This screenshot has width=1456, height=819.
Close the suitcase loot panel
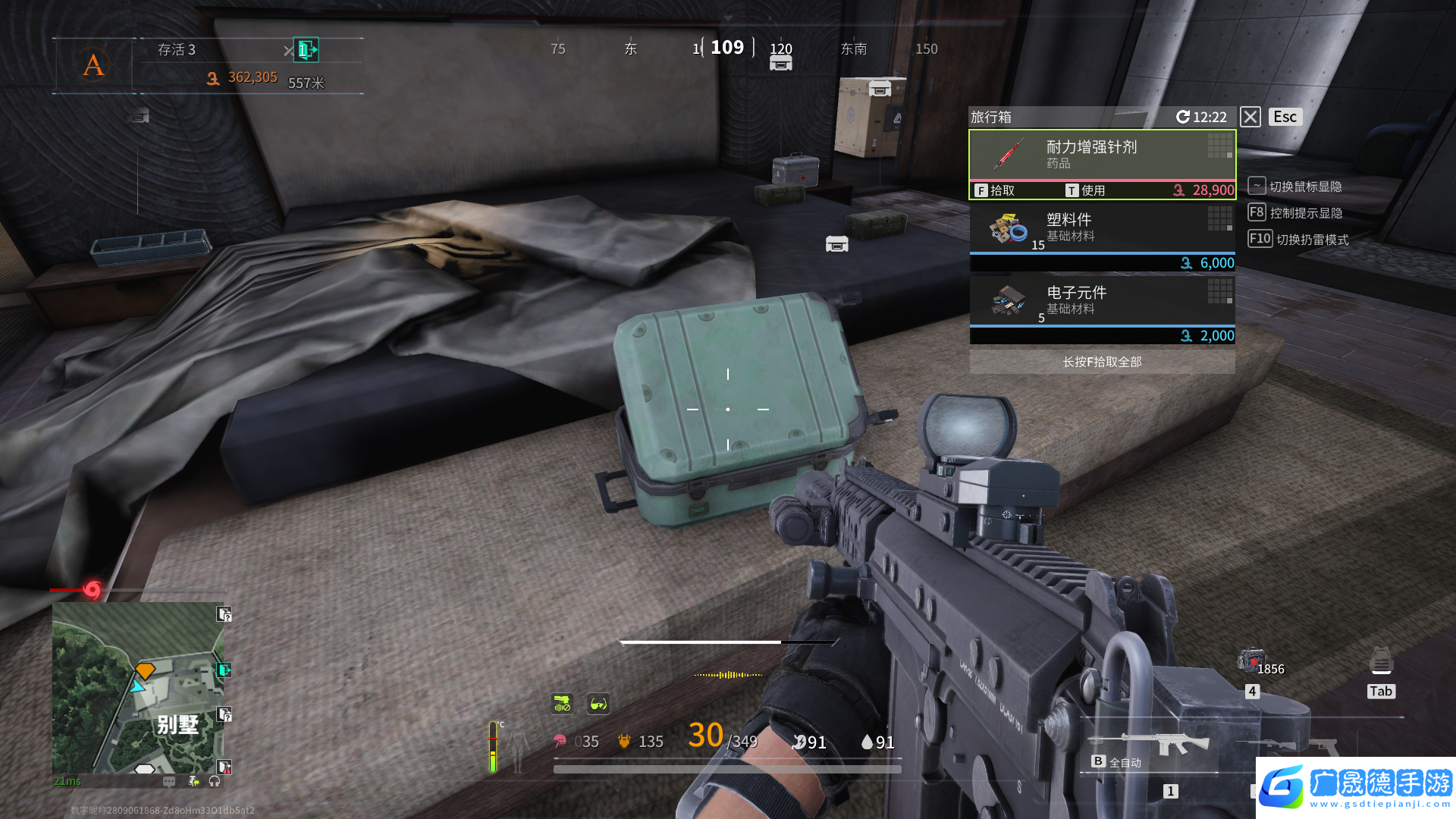1250,117
